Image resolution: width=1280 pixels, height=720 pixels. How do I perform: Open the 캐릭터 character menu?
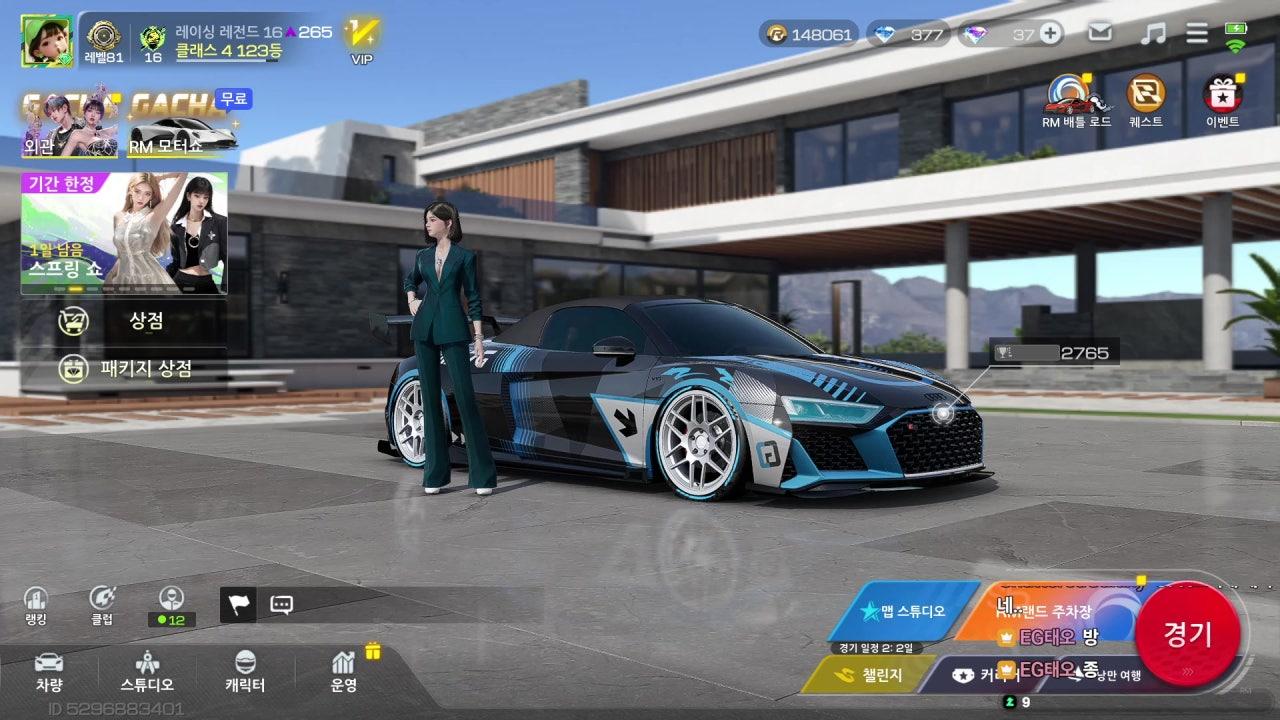245,671
